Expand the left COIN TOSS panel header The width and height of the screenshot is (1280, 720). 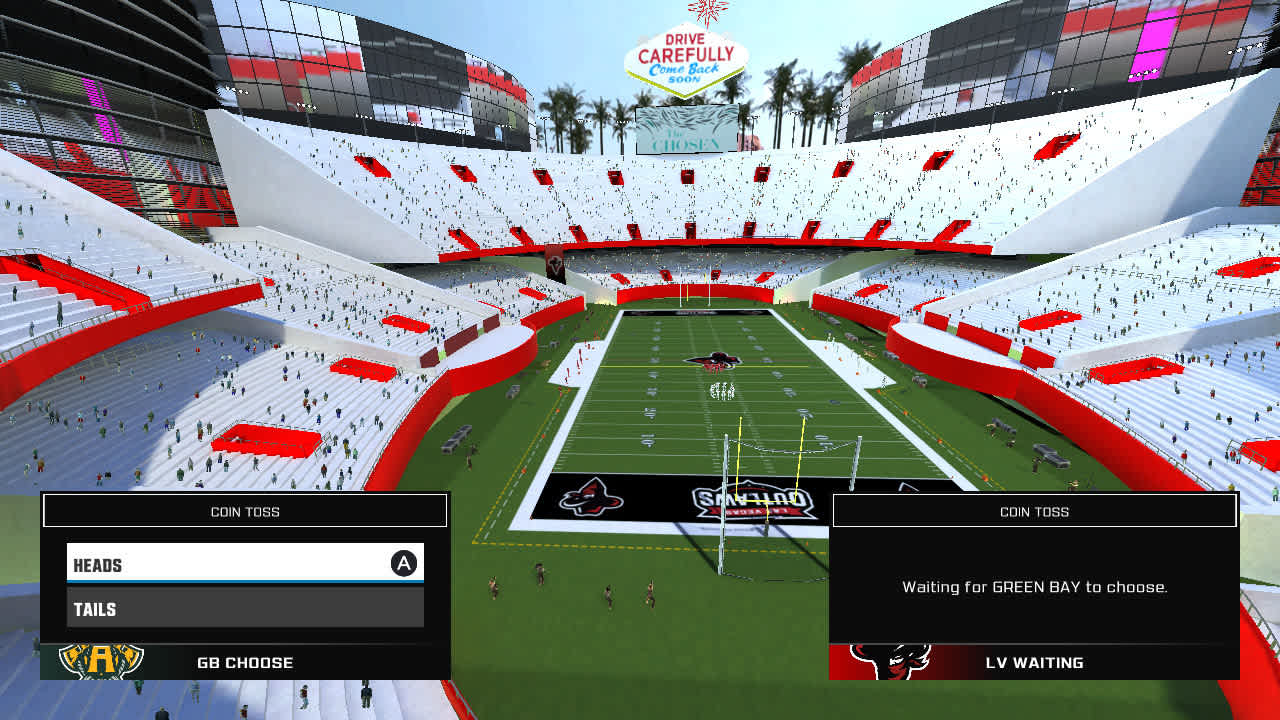click(244, 510)
